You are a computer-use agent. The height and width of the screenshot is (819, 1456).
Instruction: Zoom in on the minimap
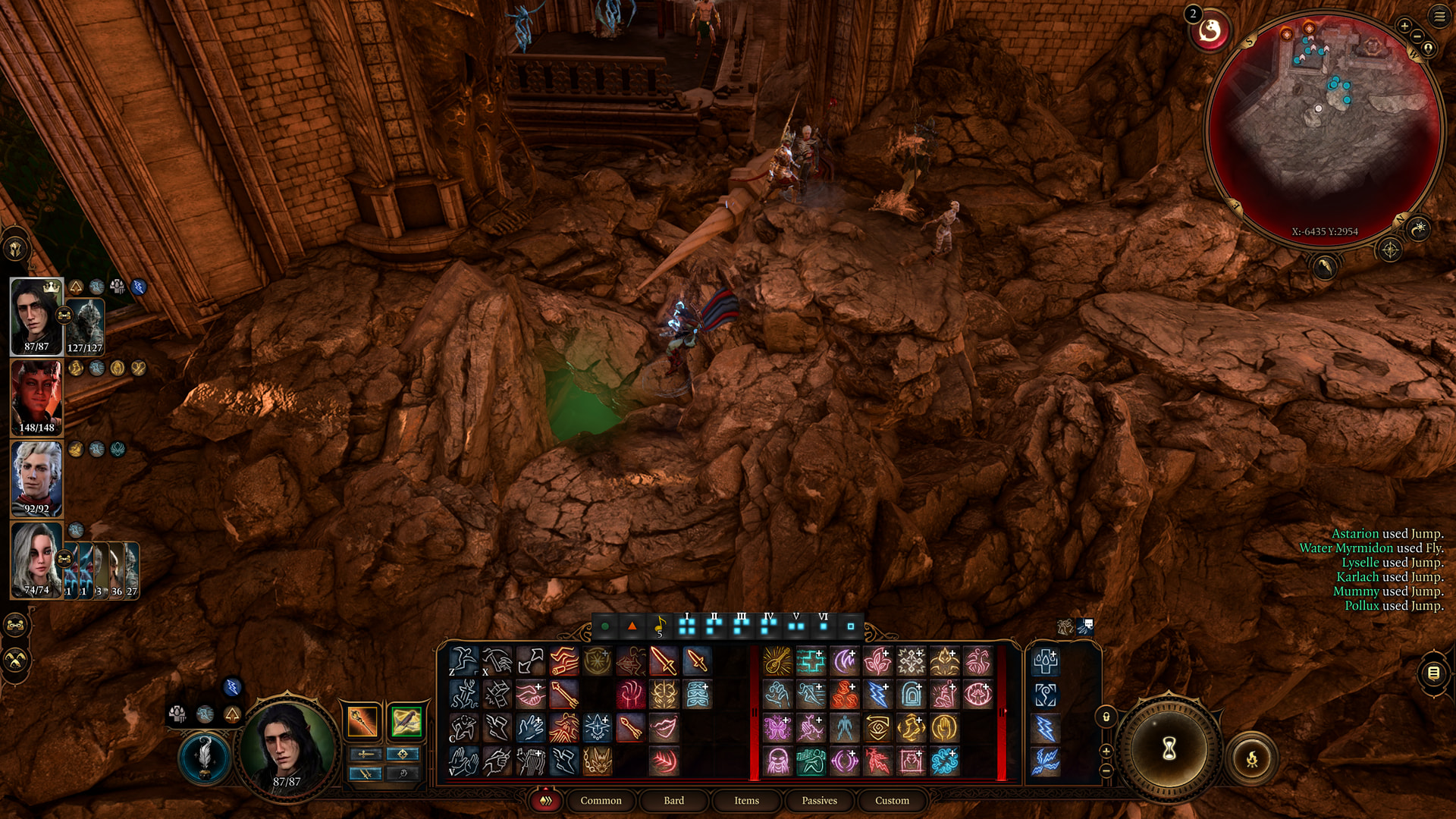1404,26
